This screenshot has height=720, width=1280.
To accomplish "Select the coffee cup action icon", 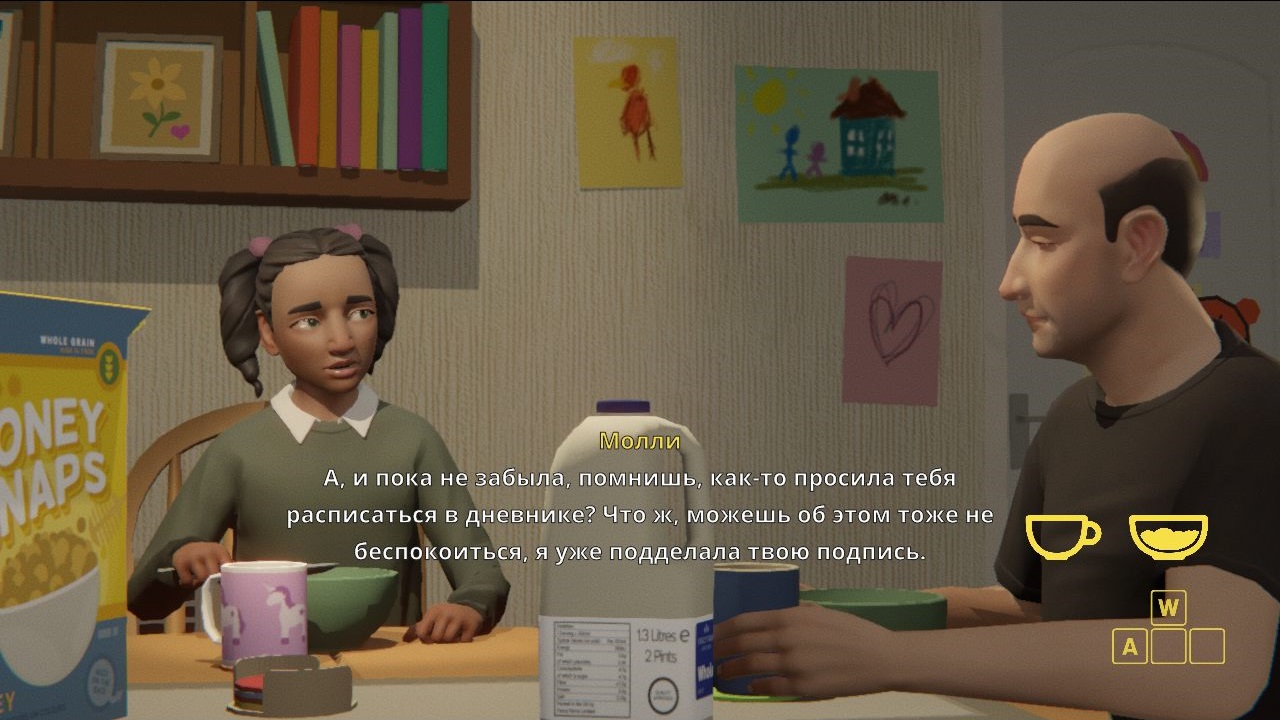I will pyautogui.click(x=1062, y=535).
